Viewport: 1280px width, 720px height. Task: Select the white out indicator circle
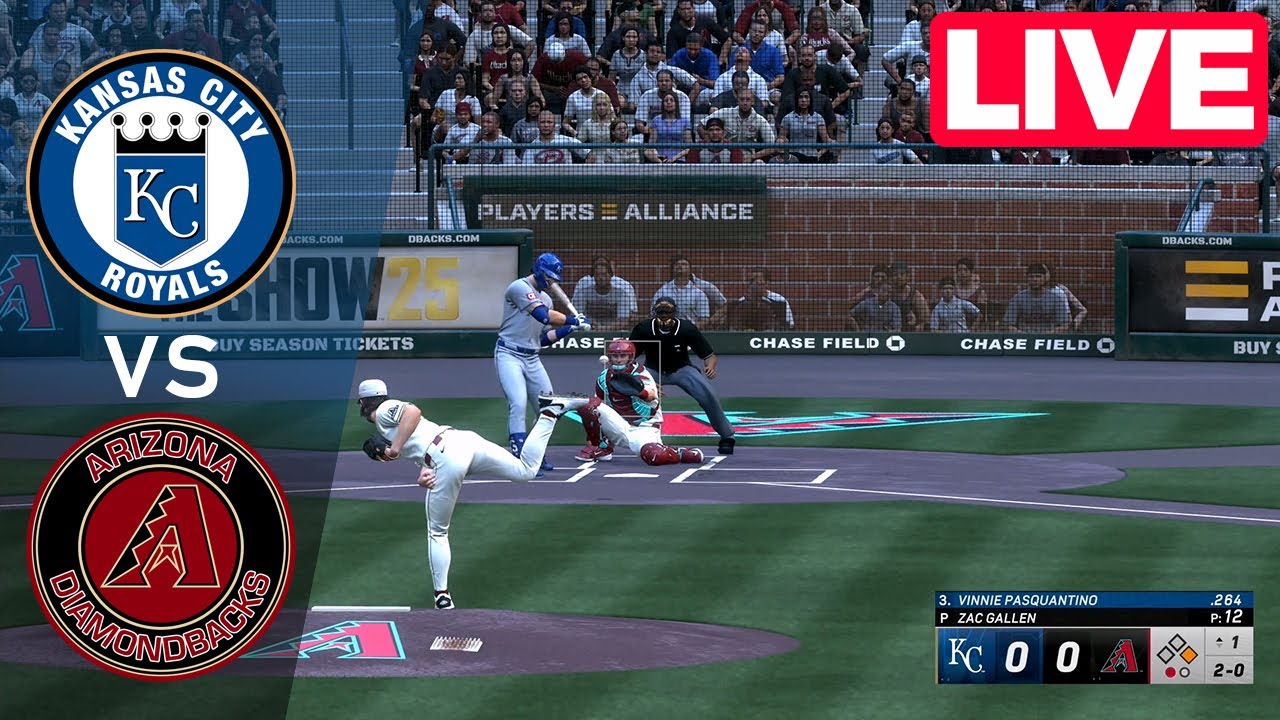tap(1186, 672)
